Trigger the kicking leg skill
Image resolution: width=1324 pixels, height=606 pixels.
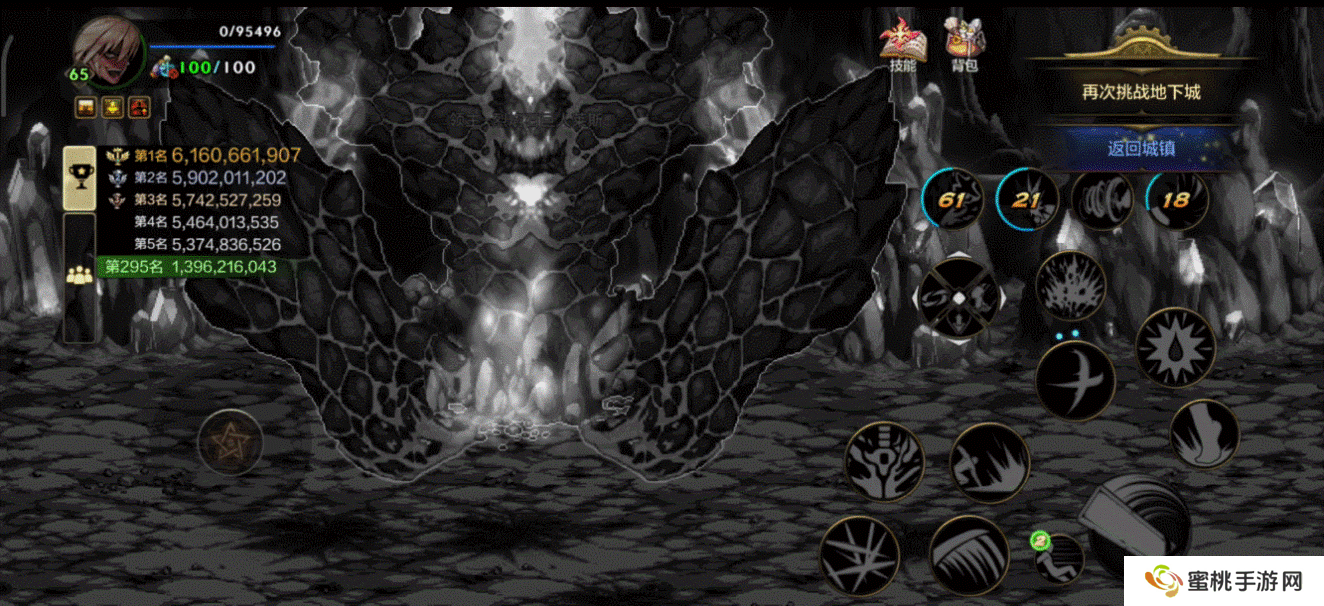tap(1204, 433)
